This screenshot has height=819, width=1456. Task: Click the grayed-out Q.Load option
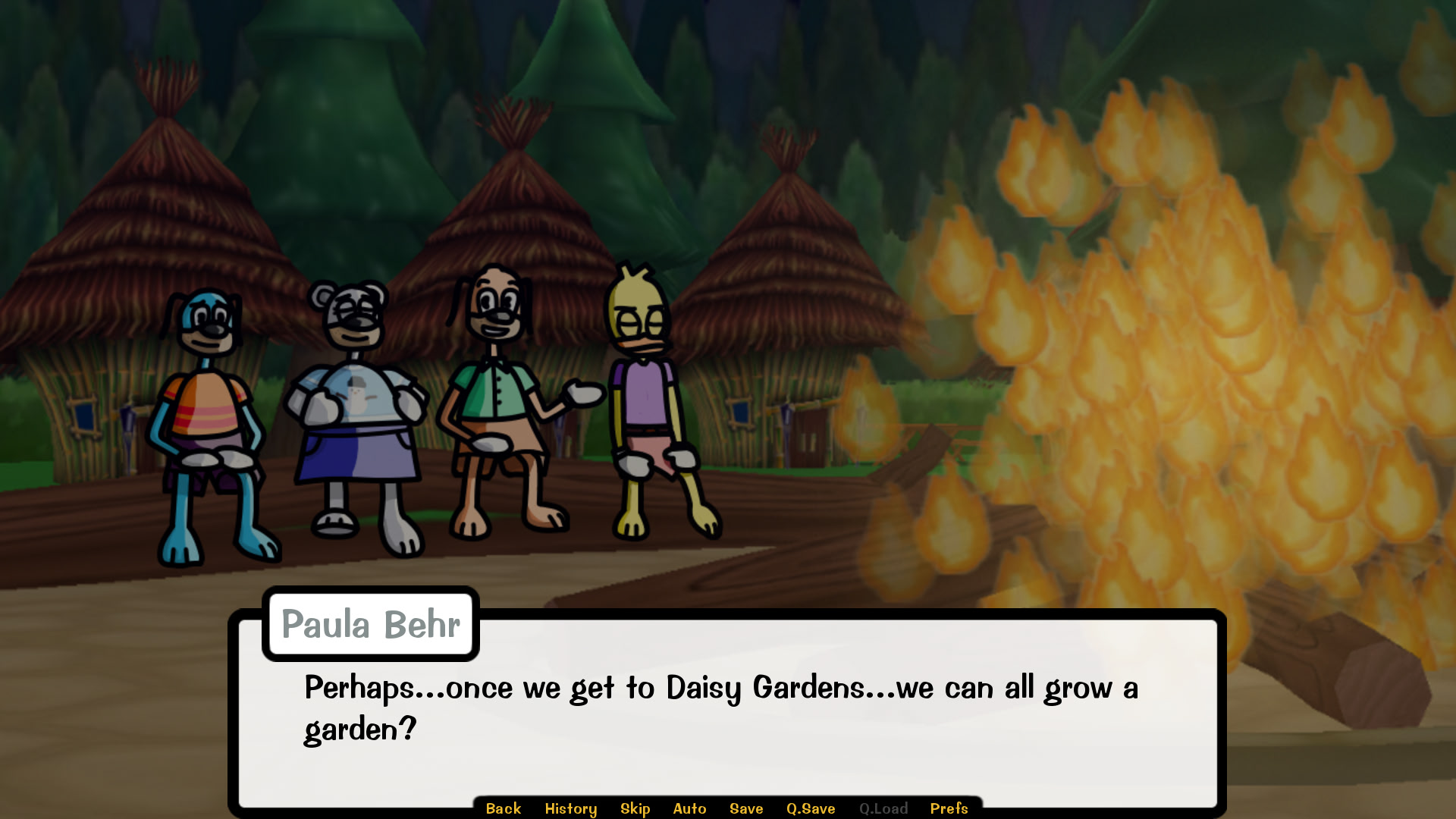click(884, 808)
